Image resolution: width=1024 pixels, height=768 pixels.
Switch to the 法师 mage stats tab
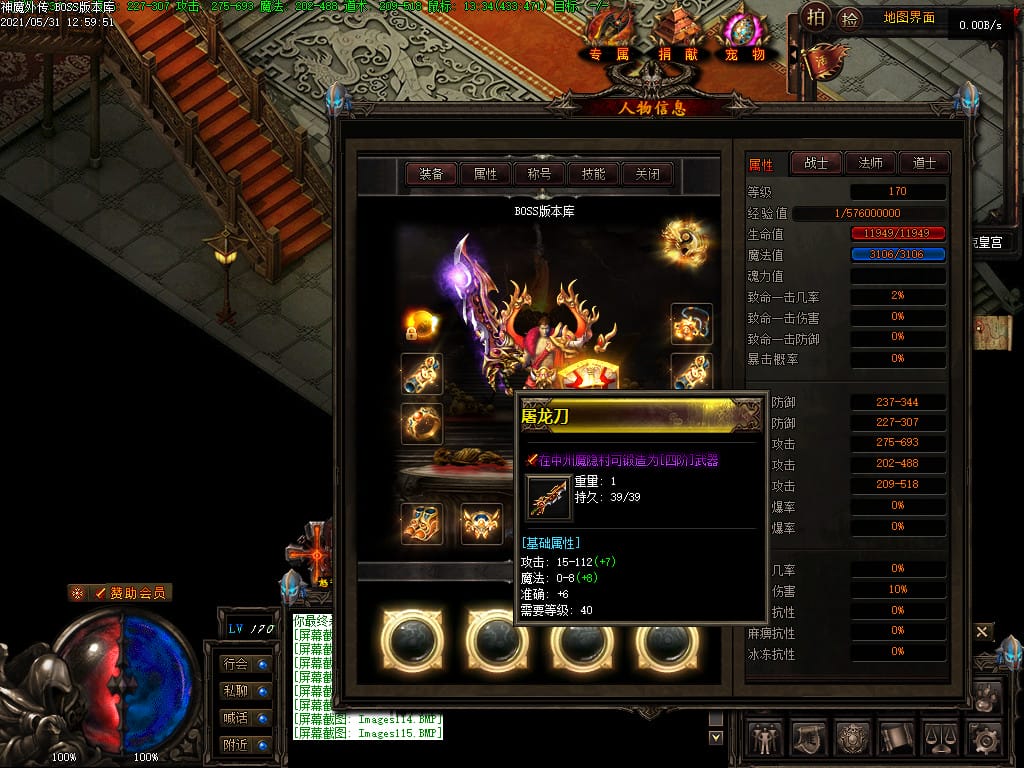[870, 163]
